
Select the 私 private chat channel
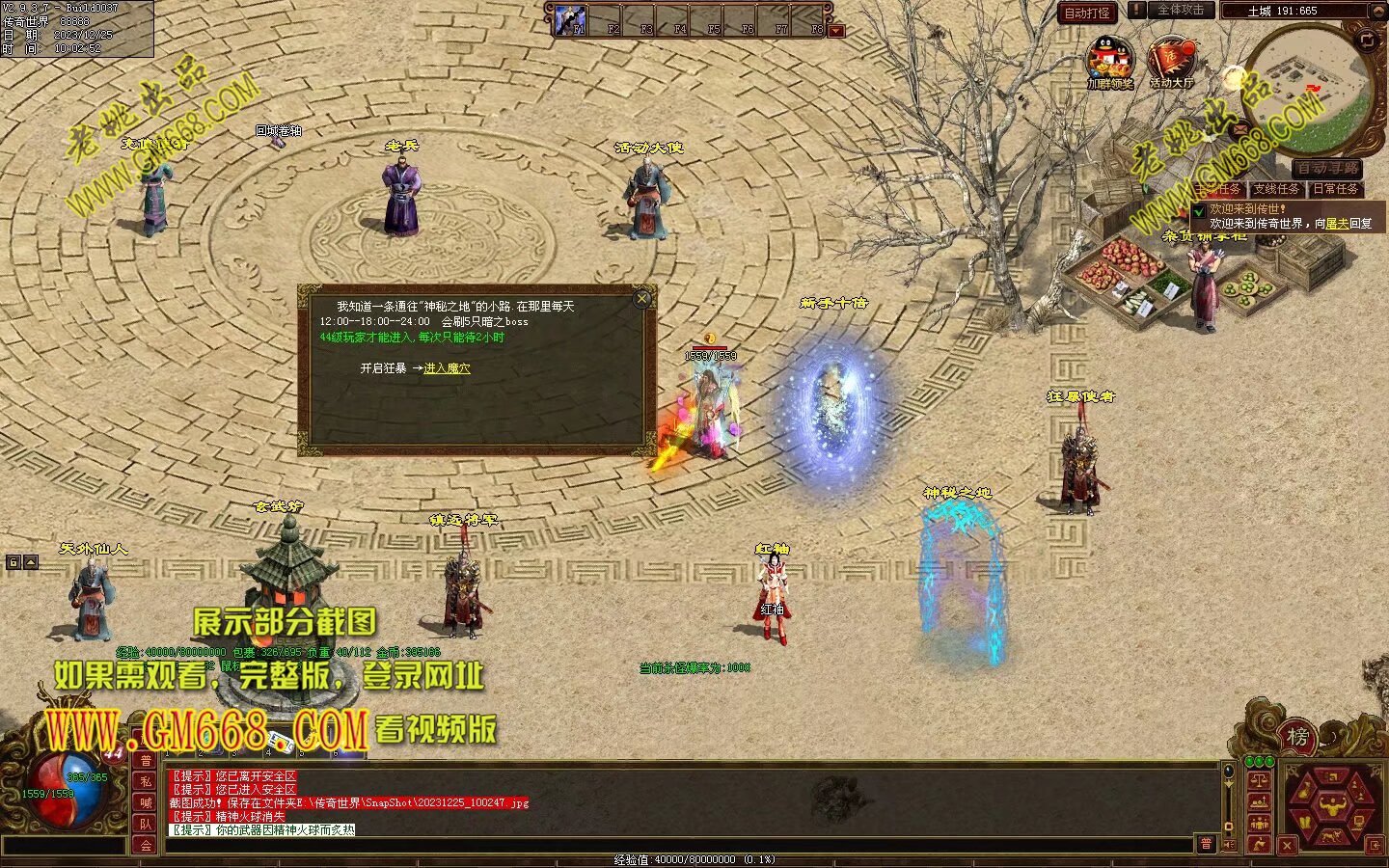pyautogui.click(x=146, y=781)
